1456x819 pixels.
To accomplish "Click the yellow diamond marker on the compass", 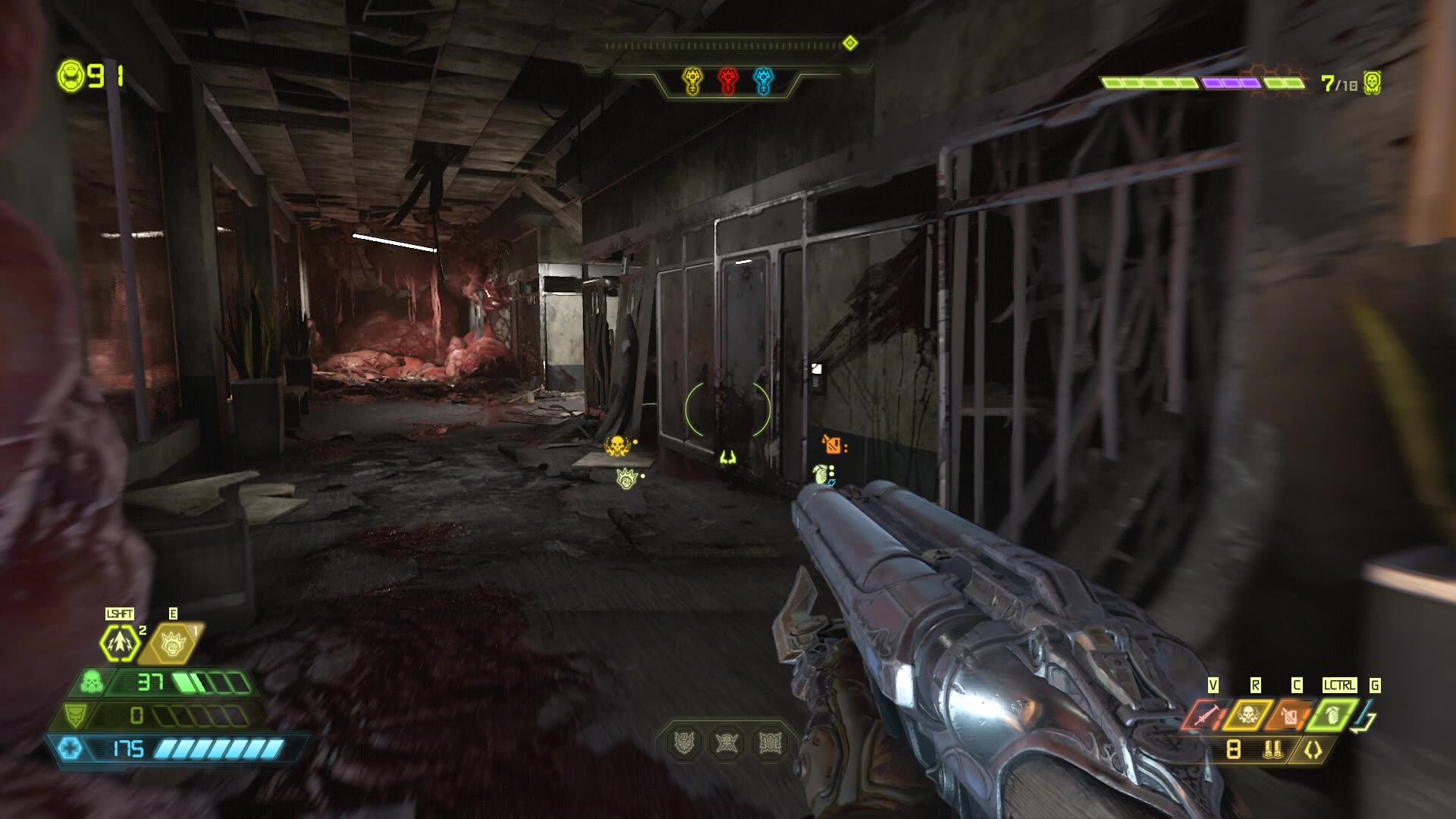I will [x=851, y=43].
